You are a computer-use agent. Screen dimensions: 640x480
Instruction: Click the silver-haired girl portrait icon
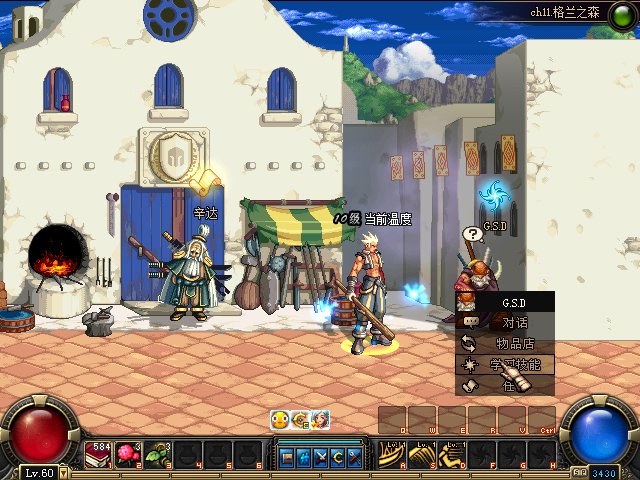[319, 420]
